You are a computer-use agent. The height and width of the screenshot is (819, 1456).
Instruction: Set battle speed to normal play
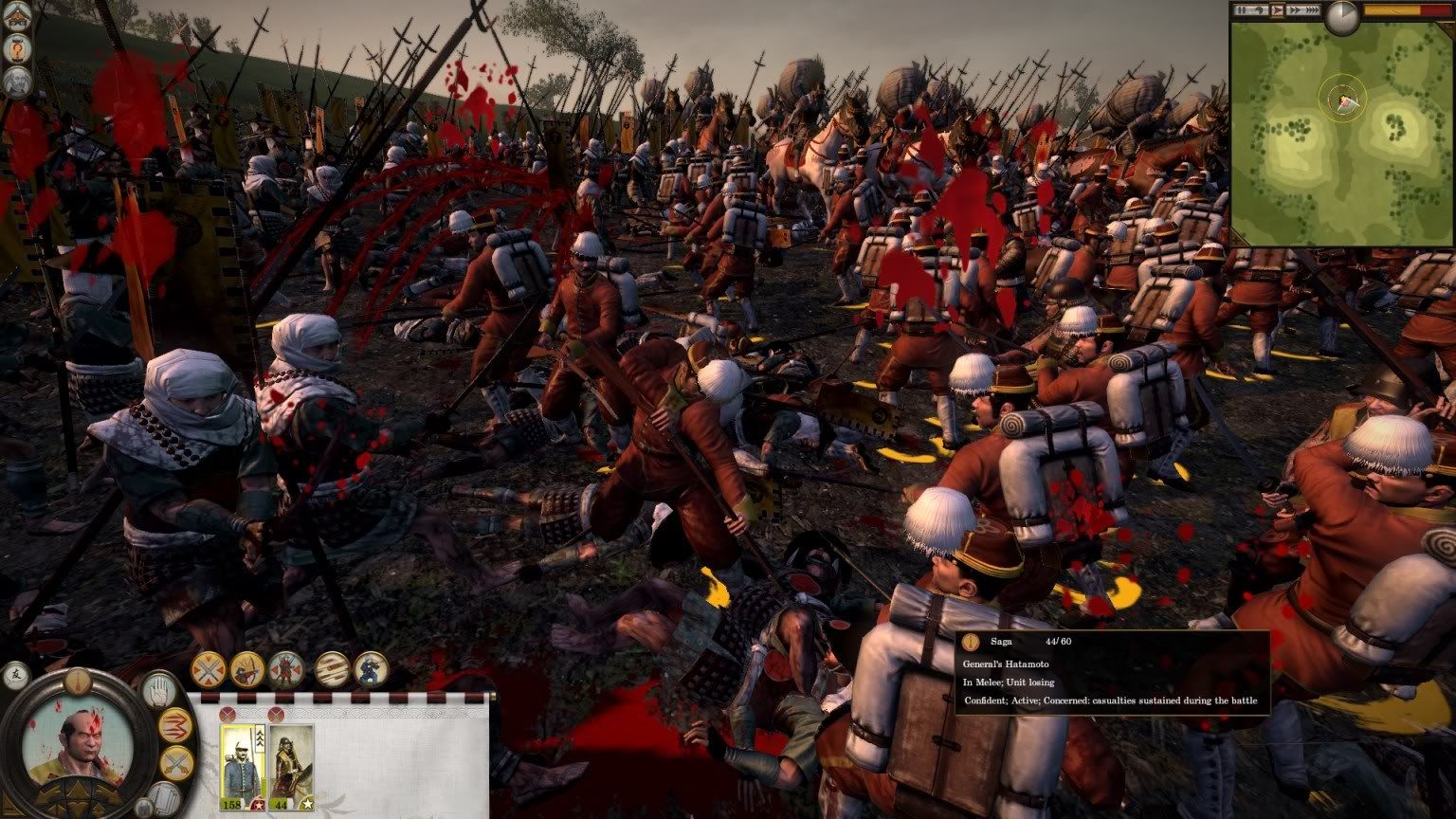click(x=1276, y=10)
